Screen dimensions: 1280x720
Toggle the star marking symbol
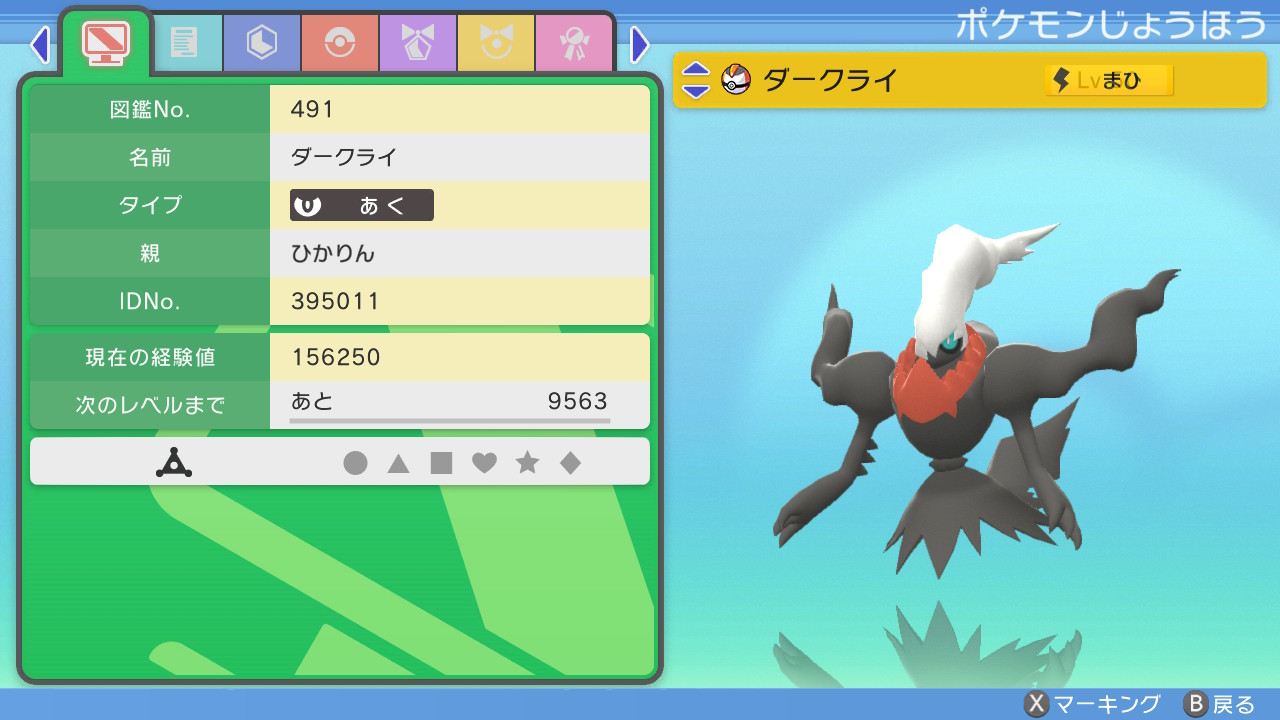pos(528,462)
